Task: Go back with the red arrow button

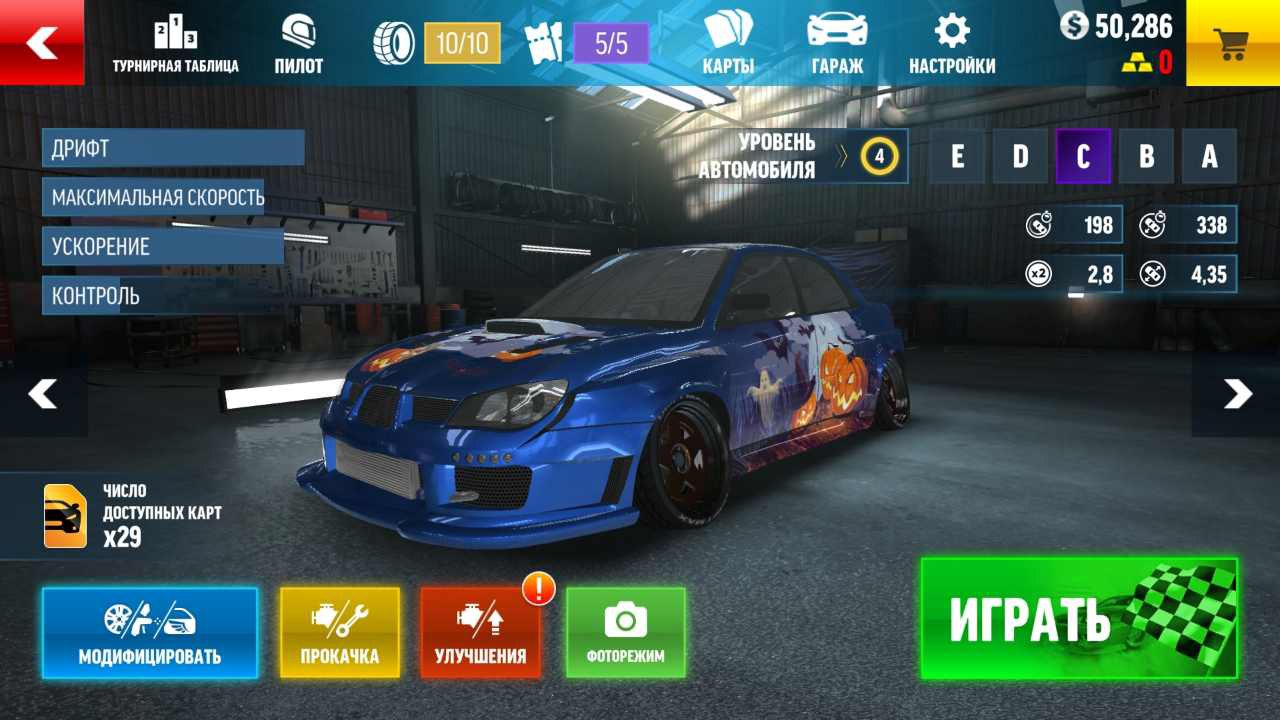Action: [42, 42]
